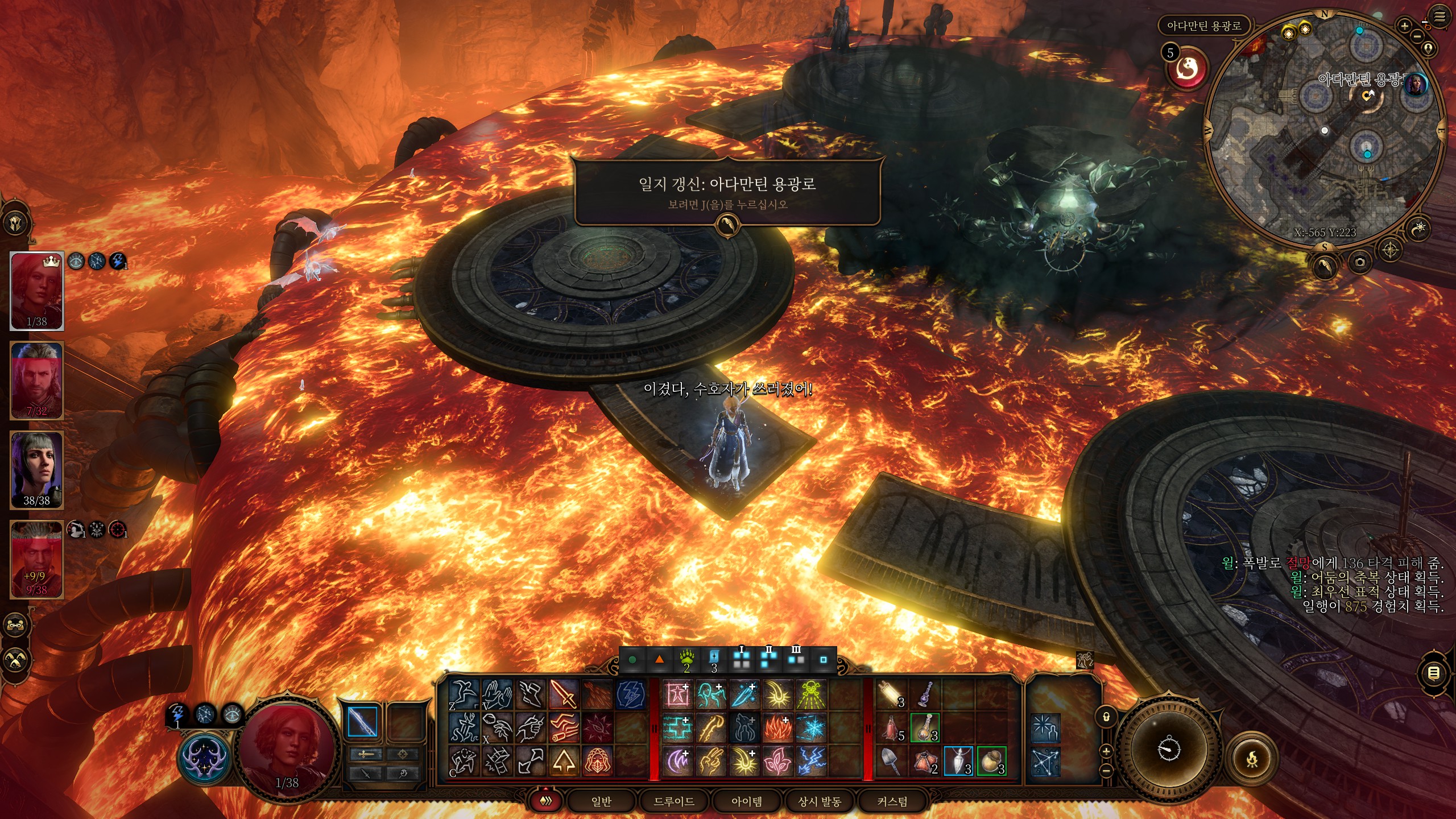Use the red healing potion stack of five
1456x819 pixels.
[891, 728]
